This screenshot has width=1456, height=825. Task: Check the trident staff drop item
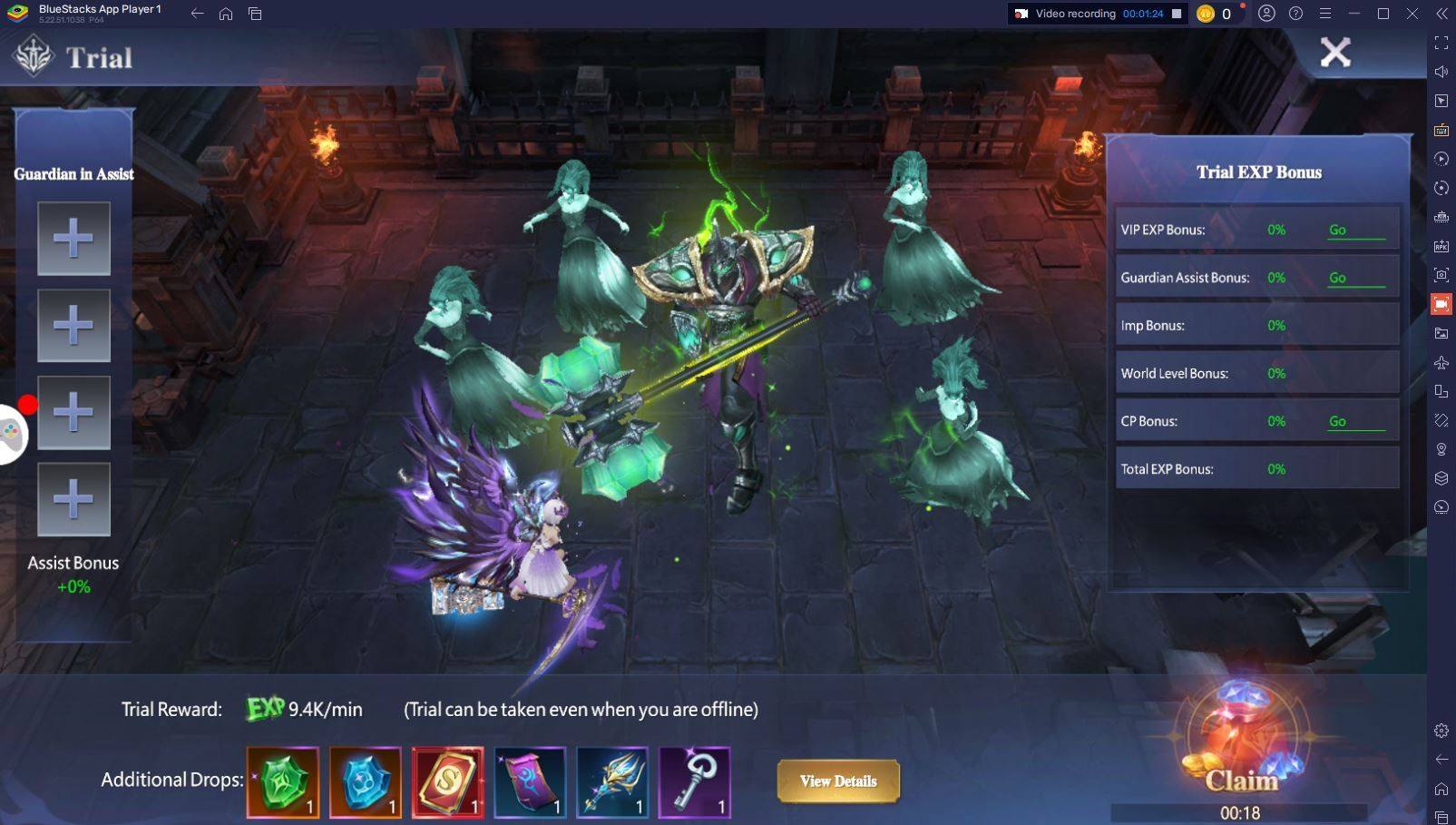(612, 782)
